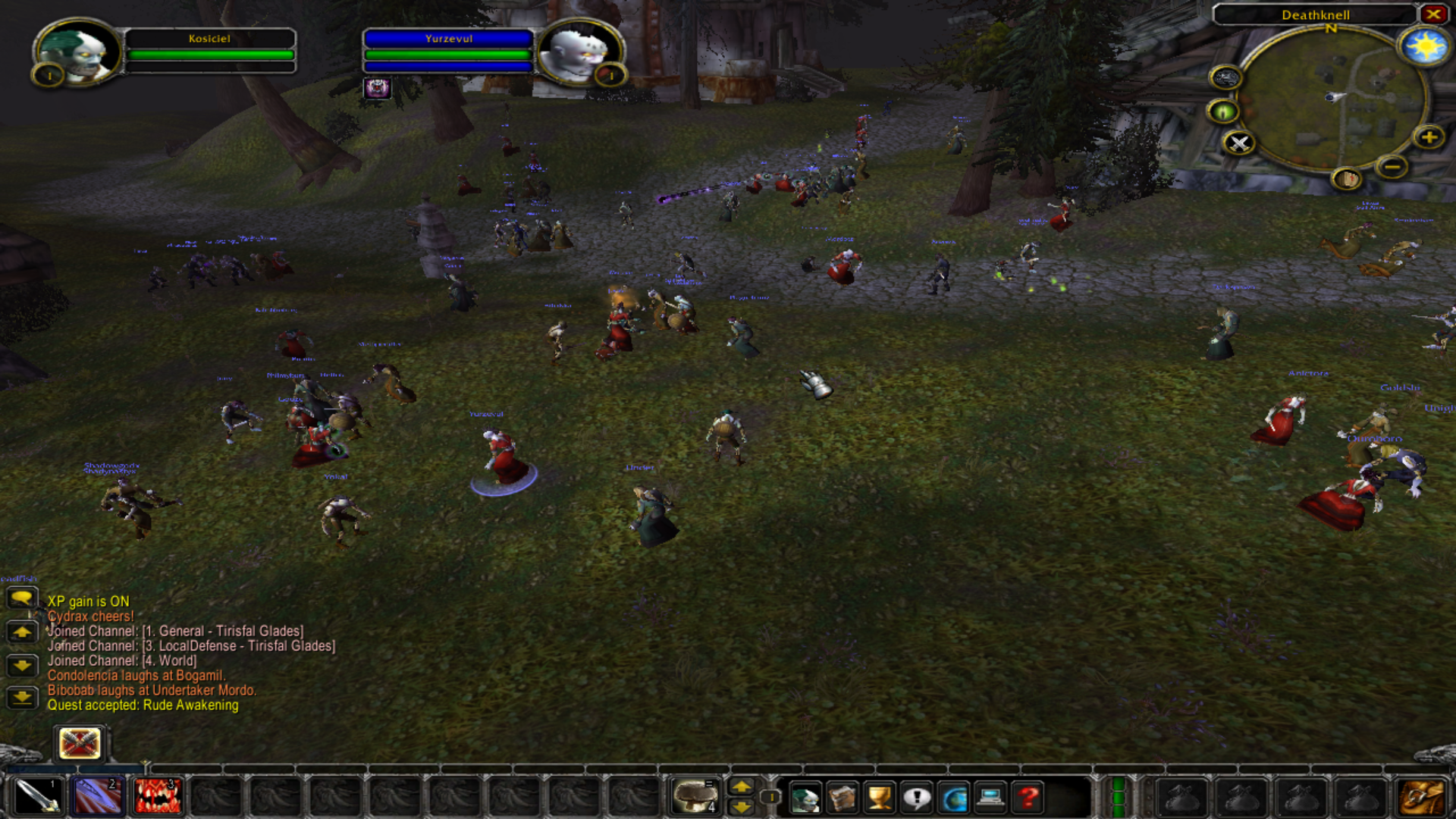Toggle the battlegrounds crossed-swords minimap icon

click(x=1238, y=144)
